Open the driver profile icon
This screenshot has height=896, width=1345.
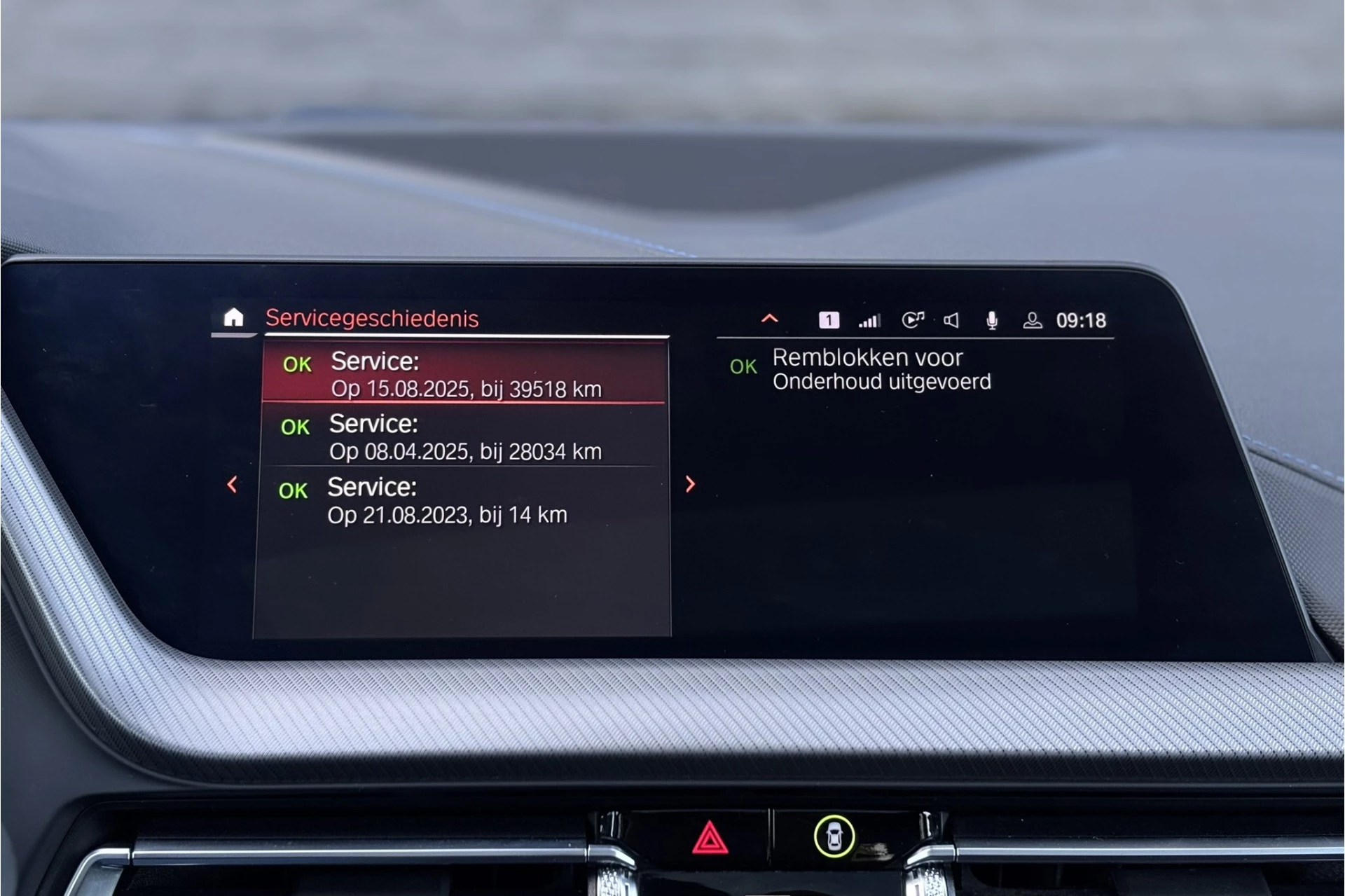coord(1032,321)
